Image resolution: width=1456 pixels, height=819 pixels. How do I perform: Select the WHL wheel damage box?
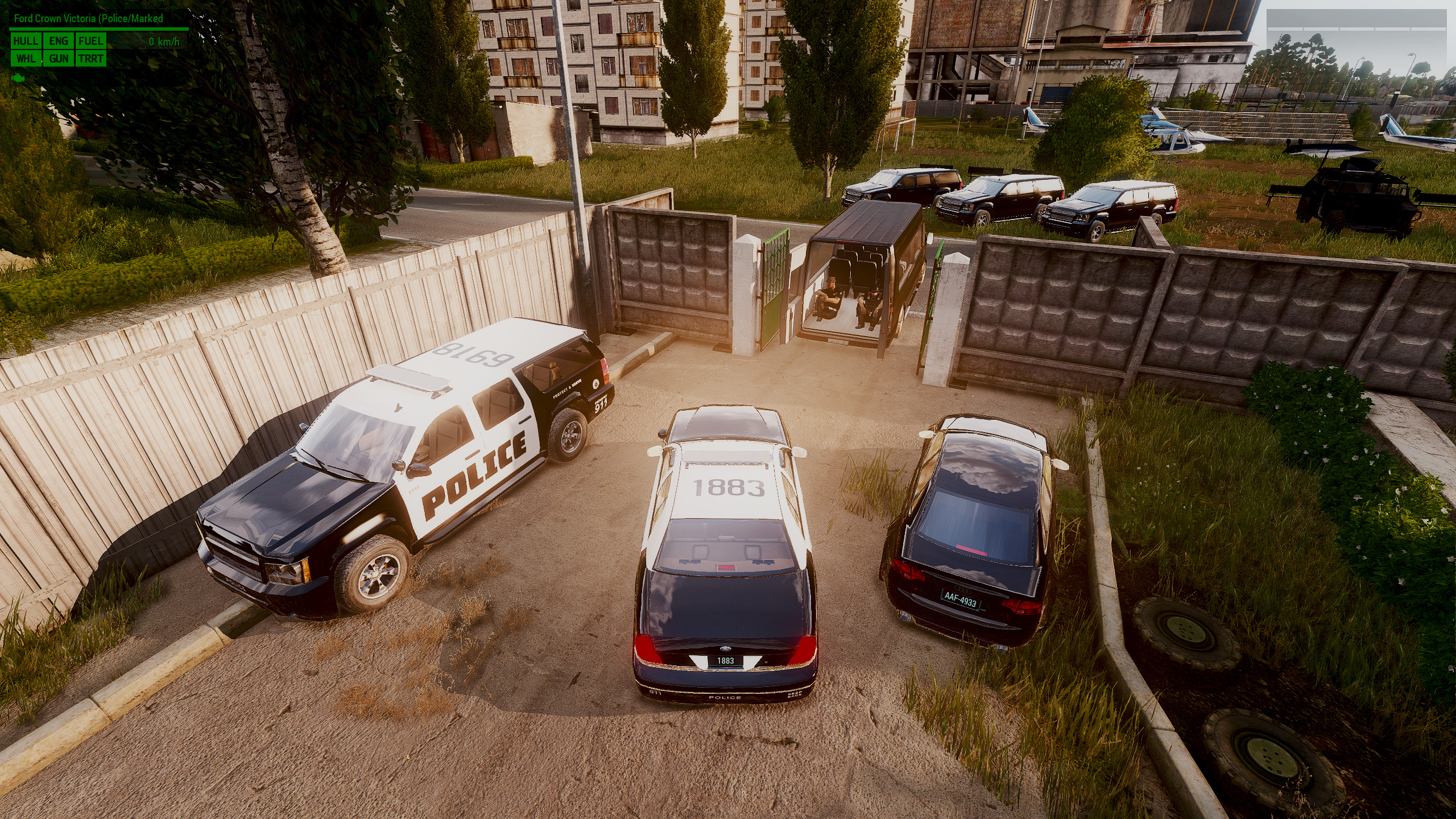pyautogui.click(x=26, y=59)
